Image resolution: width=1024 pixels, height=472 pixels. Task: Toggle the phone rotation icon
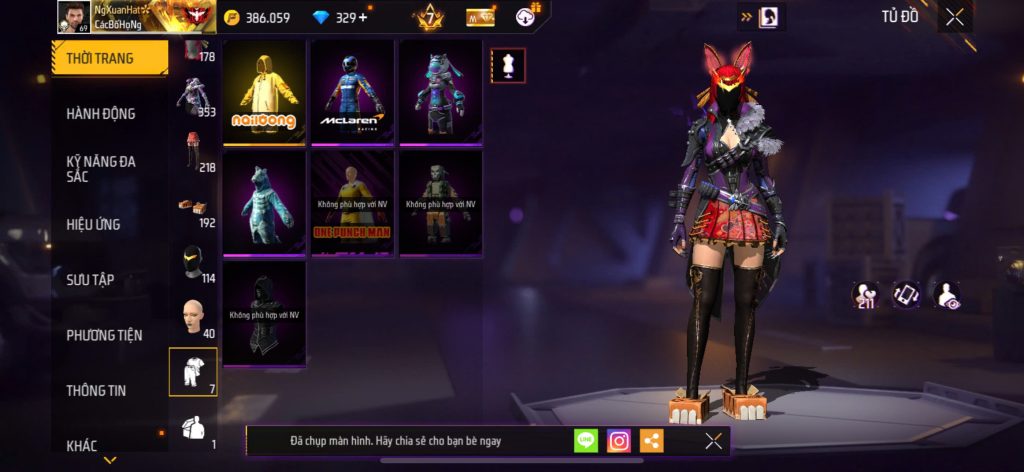(906, 294)
